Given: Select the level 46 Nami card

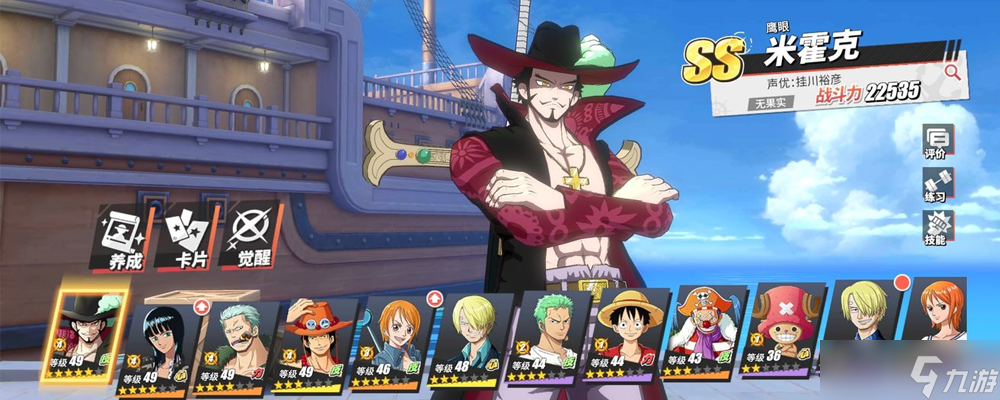Looking at the screenshot, I should click(389, 342).
